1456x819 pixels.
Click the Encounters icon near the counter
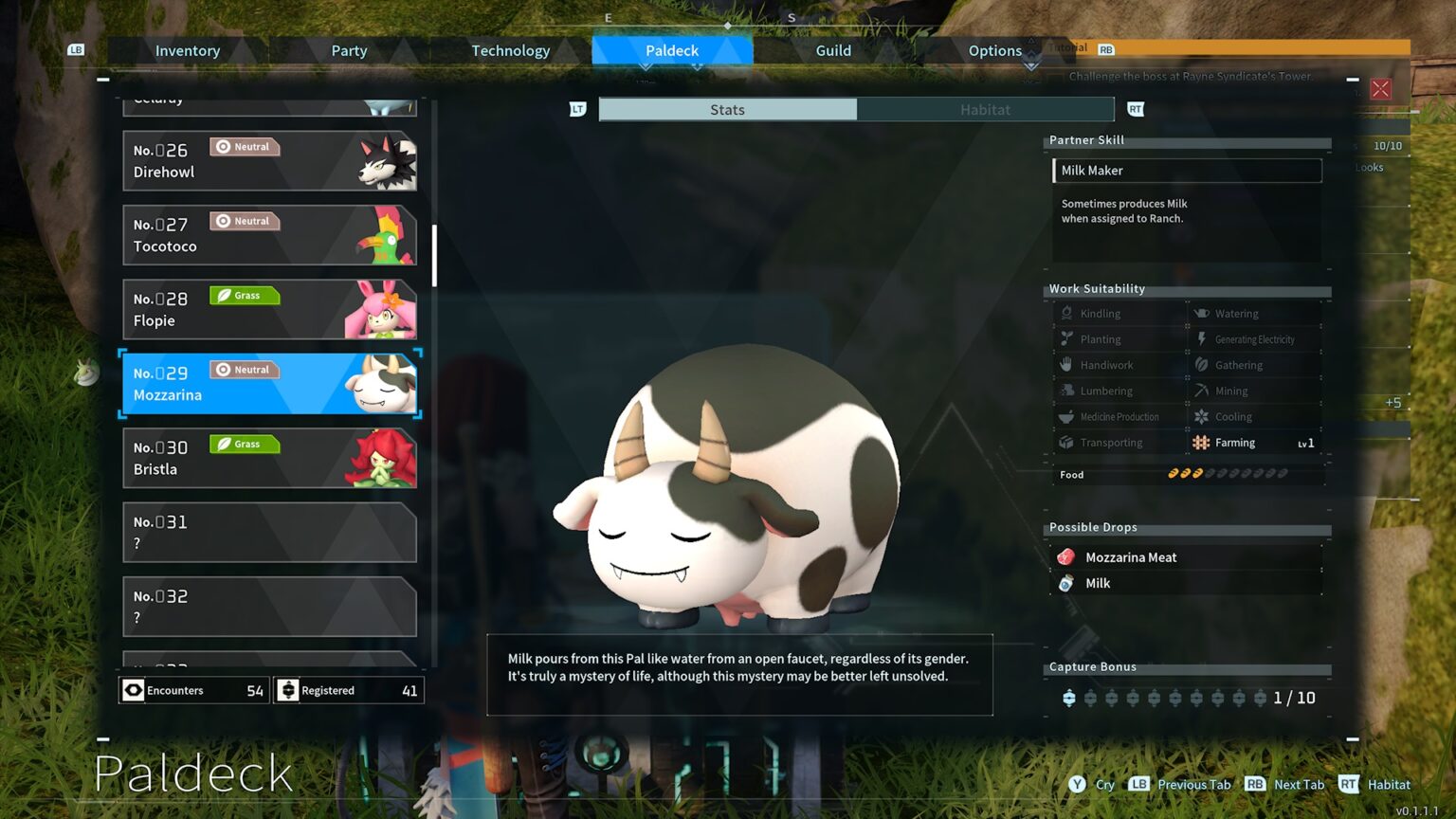133,690
